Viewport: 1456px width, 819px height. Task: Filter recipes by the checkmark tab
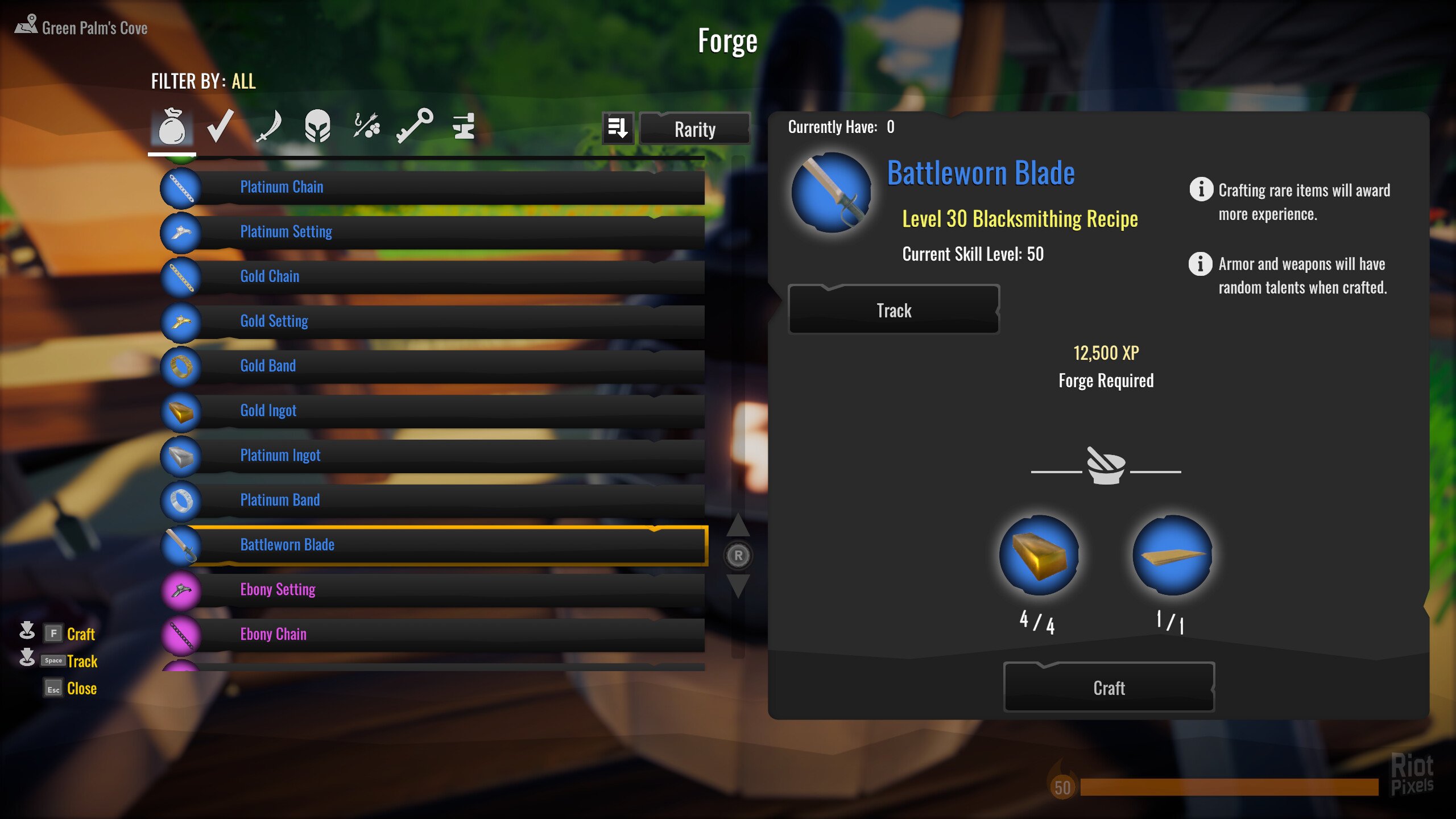click(220, 126)
